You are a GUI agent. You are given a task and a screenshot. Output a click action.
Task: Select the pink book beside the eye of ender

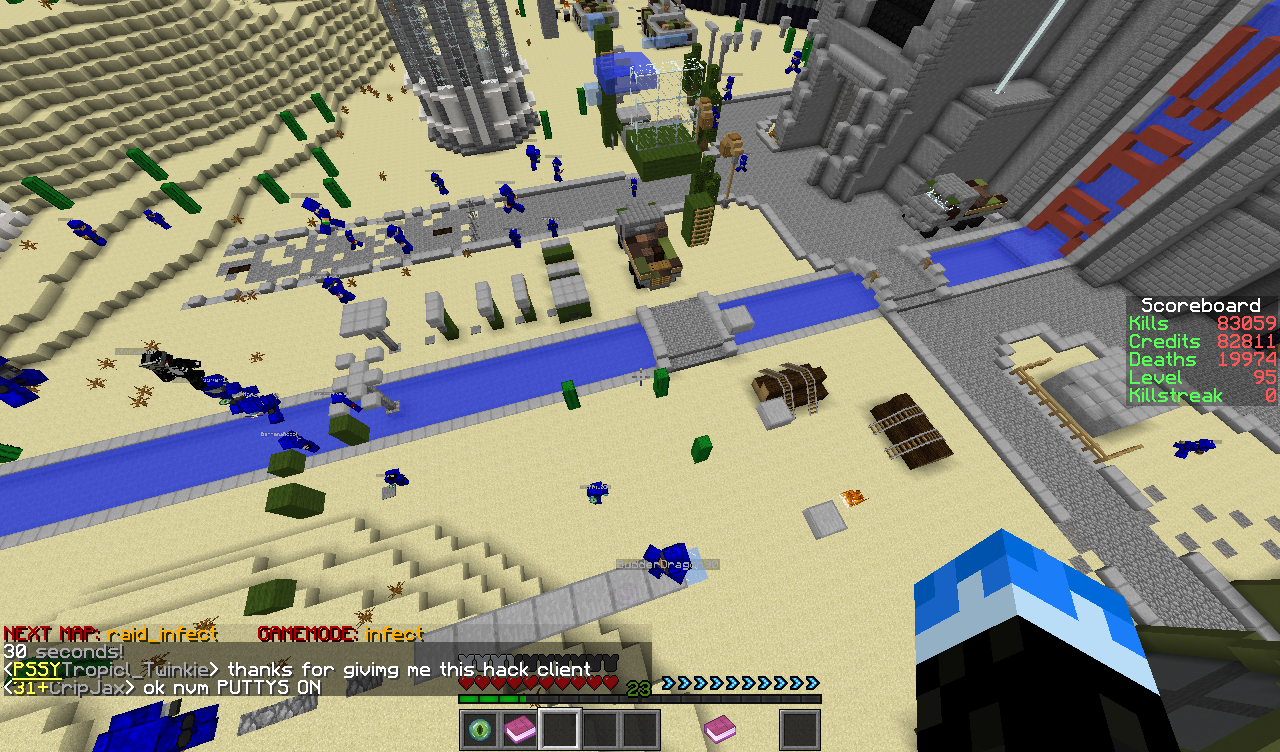[x=520, y=730]
